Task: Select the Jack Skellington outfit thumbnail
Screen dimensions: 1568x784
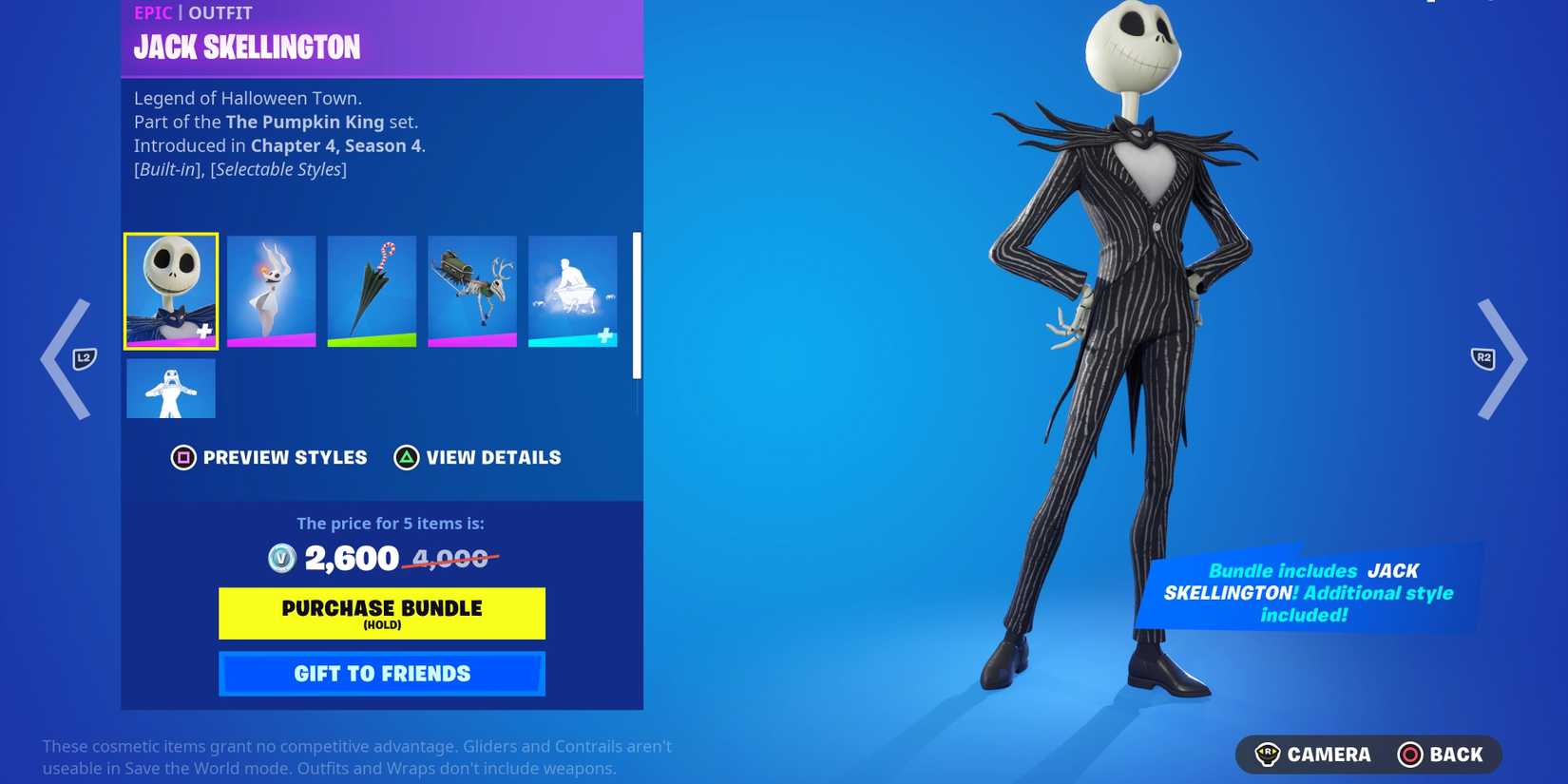Action: pos(170,290)
